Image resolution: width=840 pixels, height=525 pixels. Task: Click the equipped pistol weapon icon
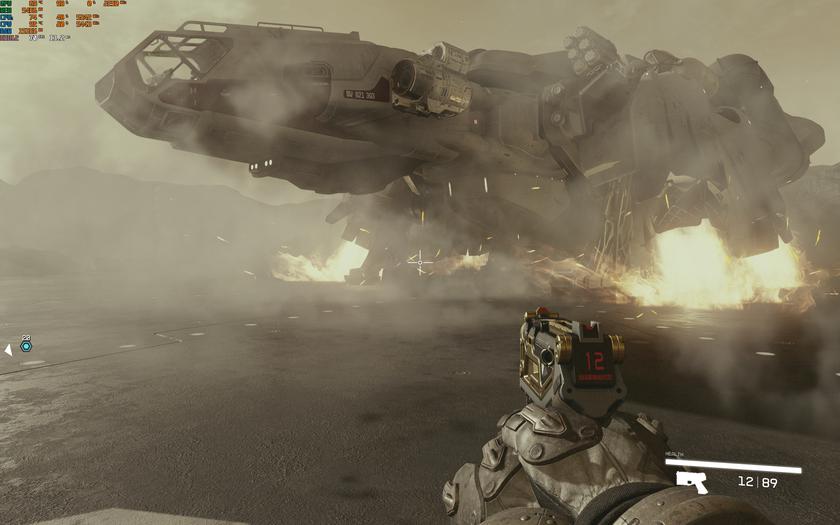(x=692, y=482)
